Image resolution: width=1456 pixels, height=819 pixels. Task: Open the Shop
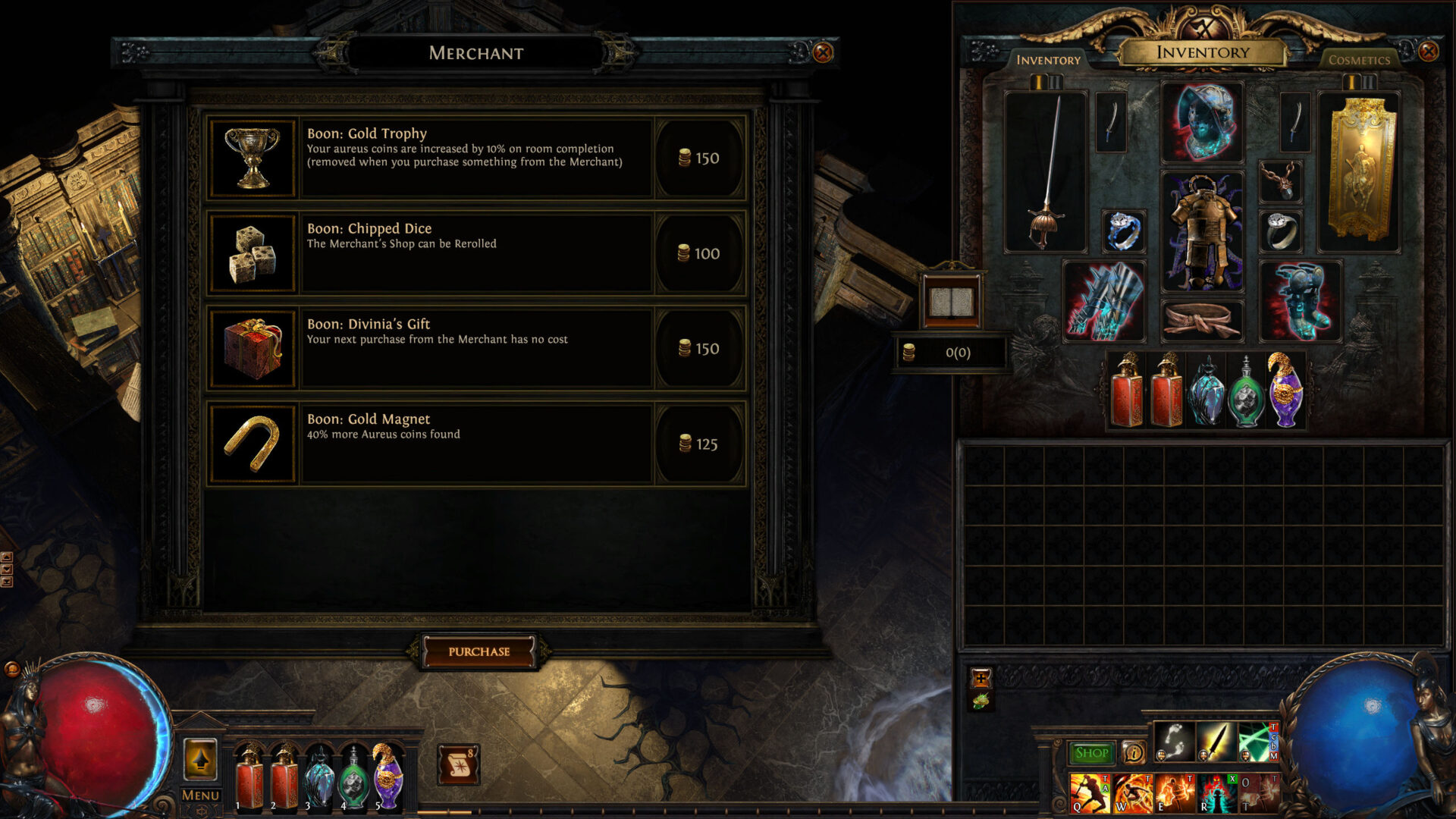tap(1091, 752)
